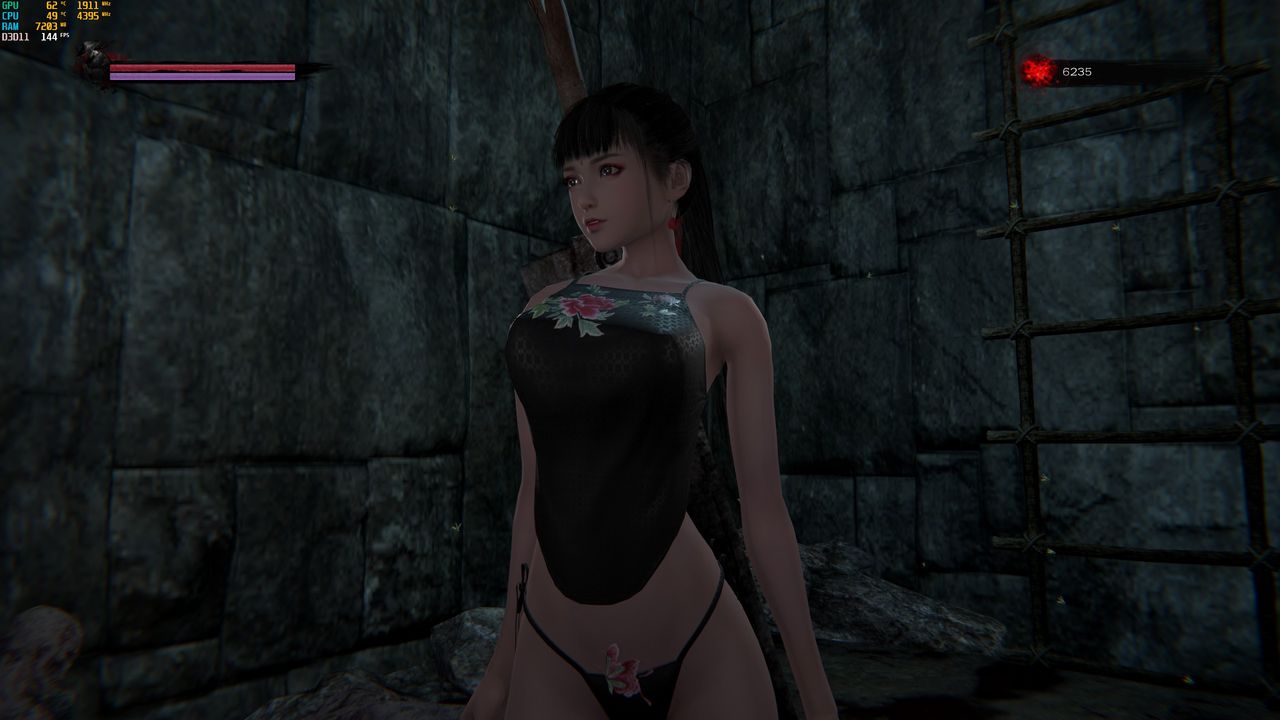Screen dimensions: 1280x720
Task: Click the 6235 counter value
Action: (x=1077, y=71)
